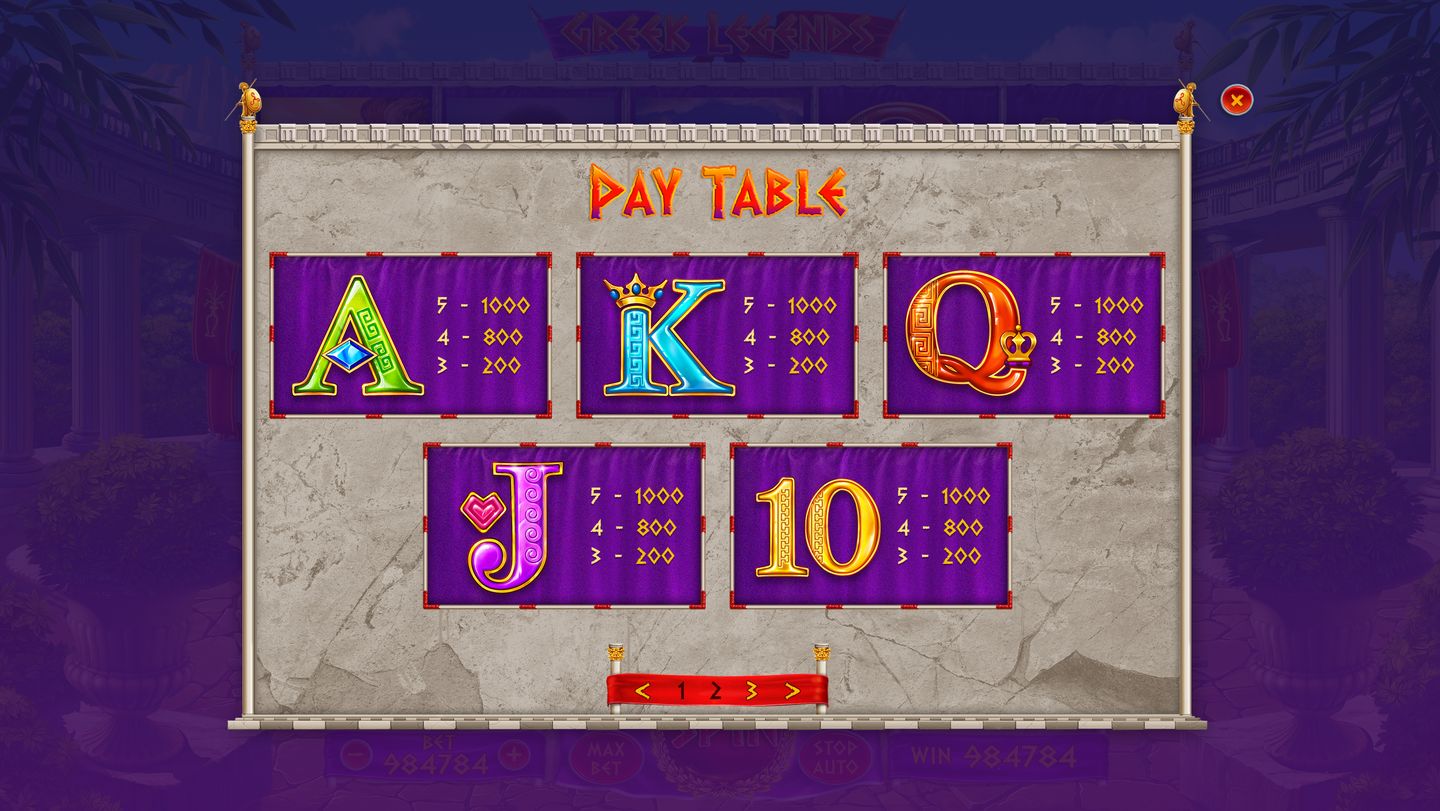
Task: Select pay table page 2
Action: click(716, 691)
